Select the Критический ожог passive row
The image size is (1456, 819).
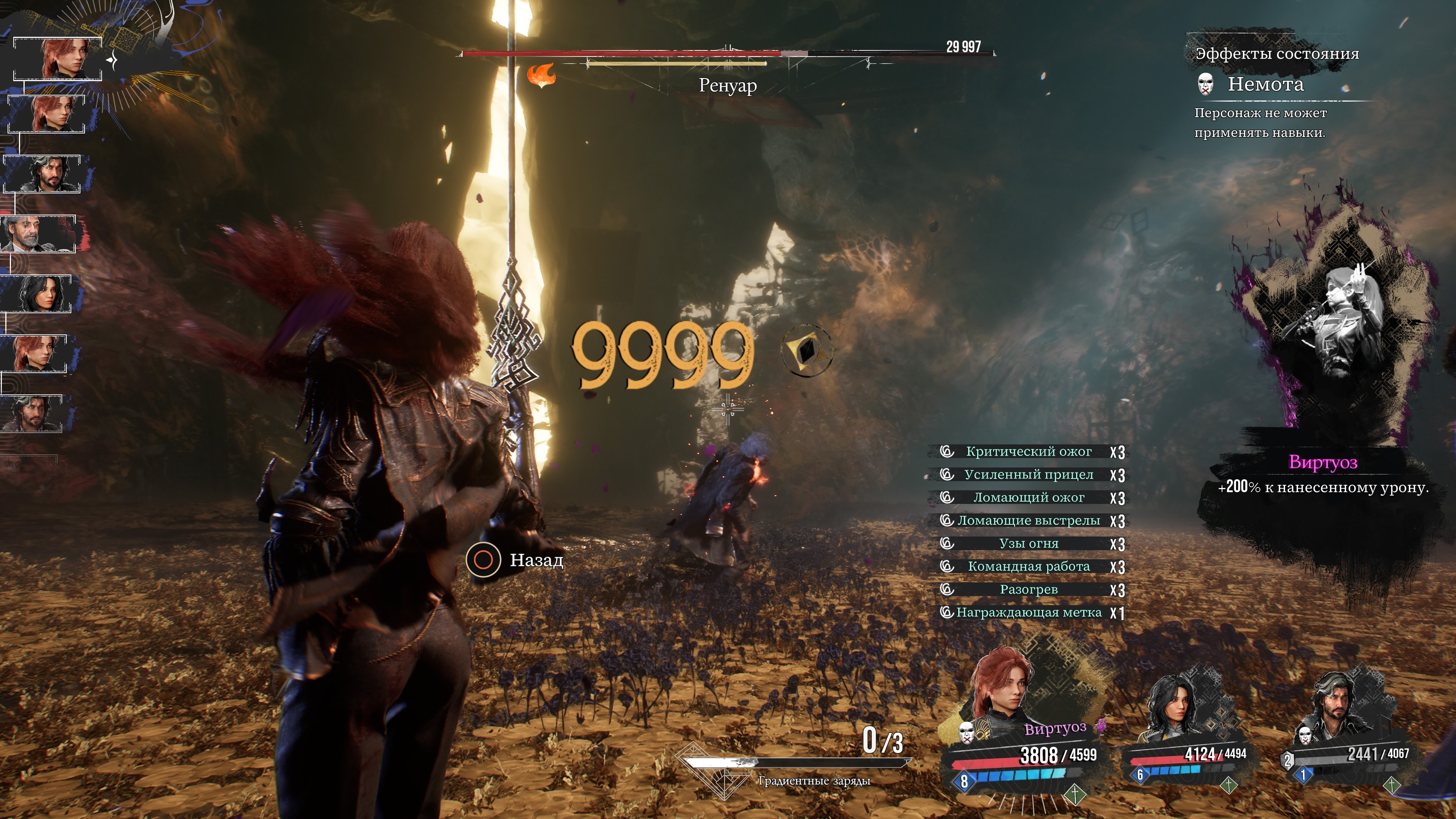[x=1028, y=452]
